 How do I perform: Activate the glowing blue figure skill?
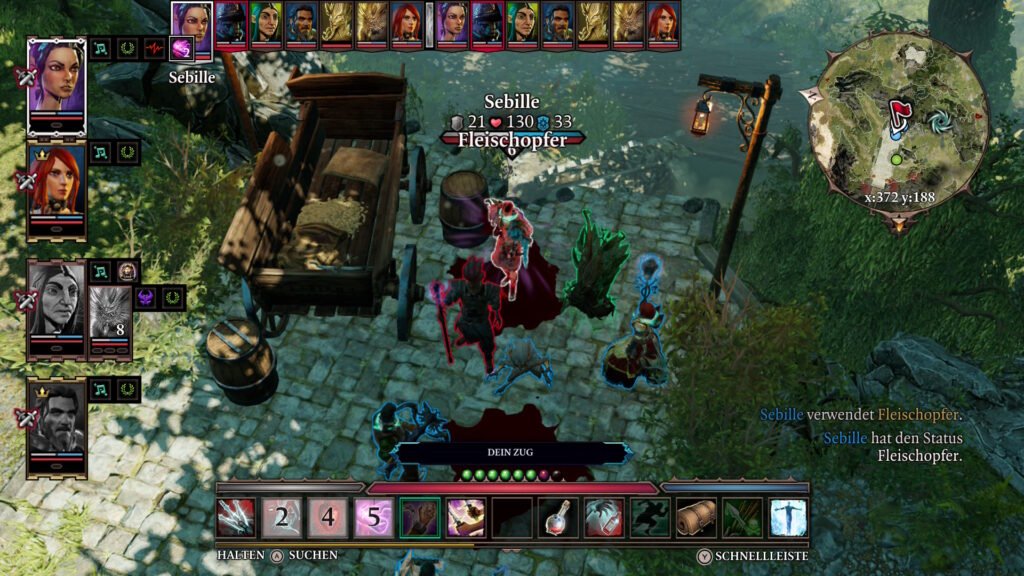click(x=788, y=517)
